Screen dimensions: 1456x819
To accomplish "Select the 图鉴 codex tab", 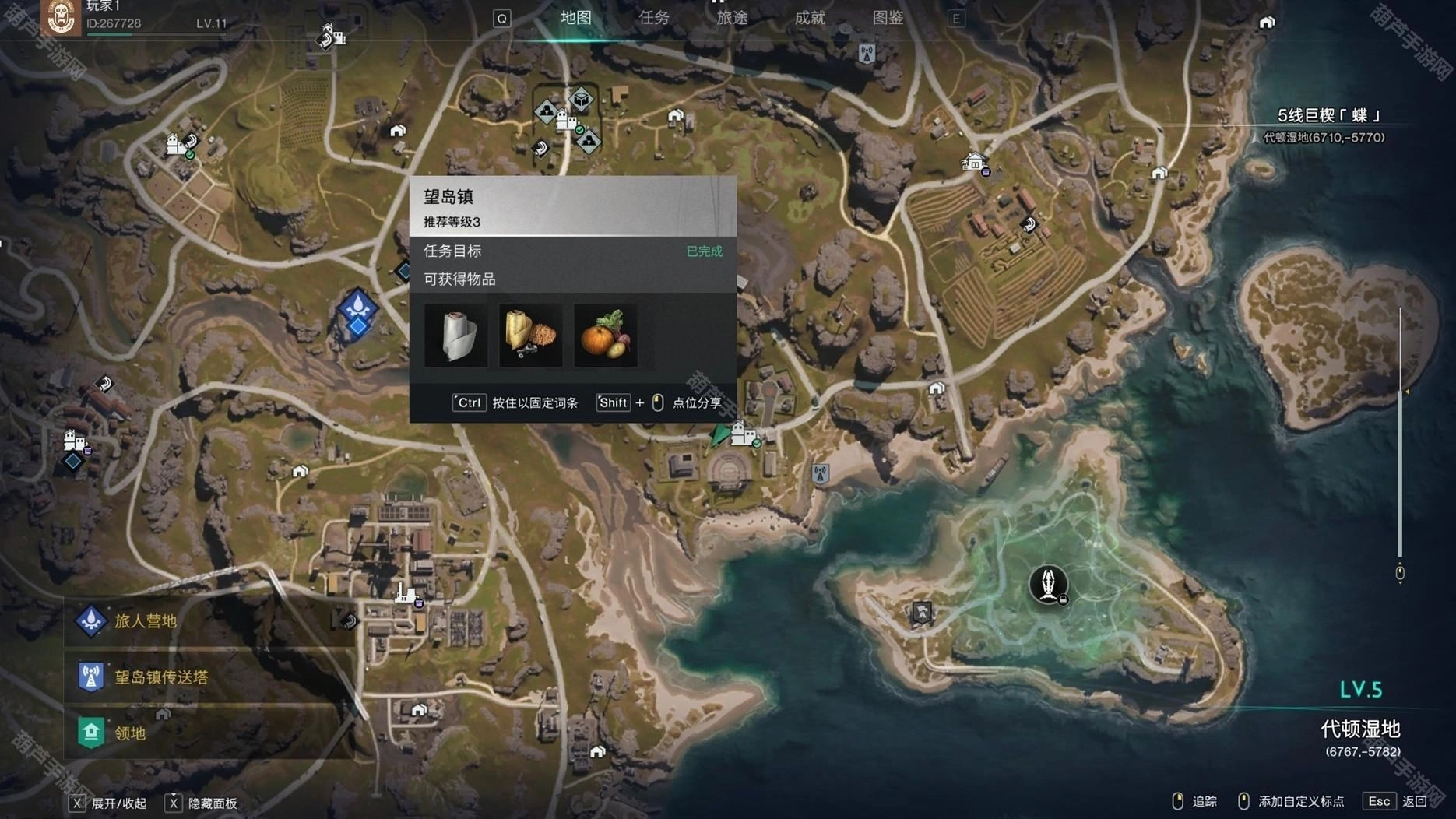I will point(888,18).
